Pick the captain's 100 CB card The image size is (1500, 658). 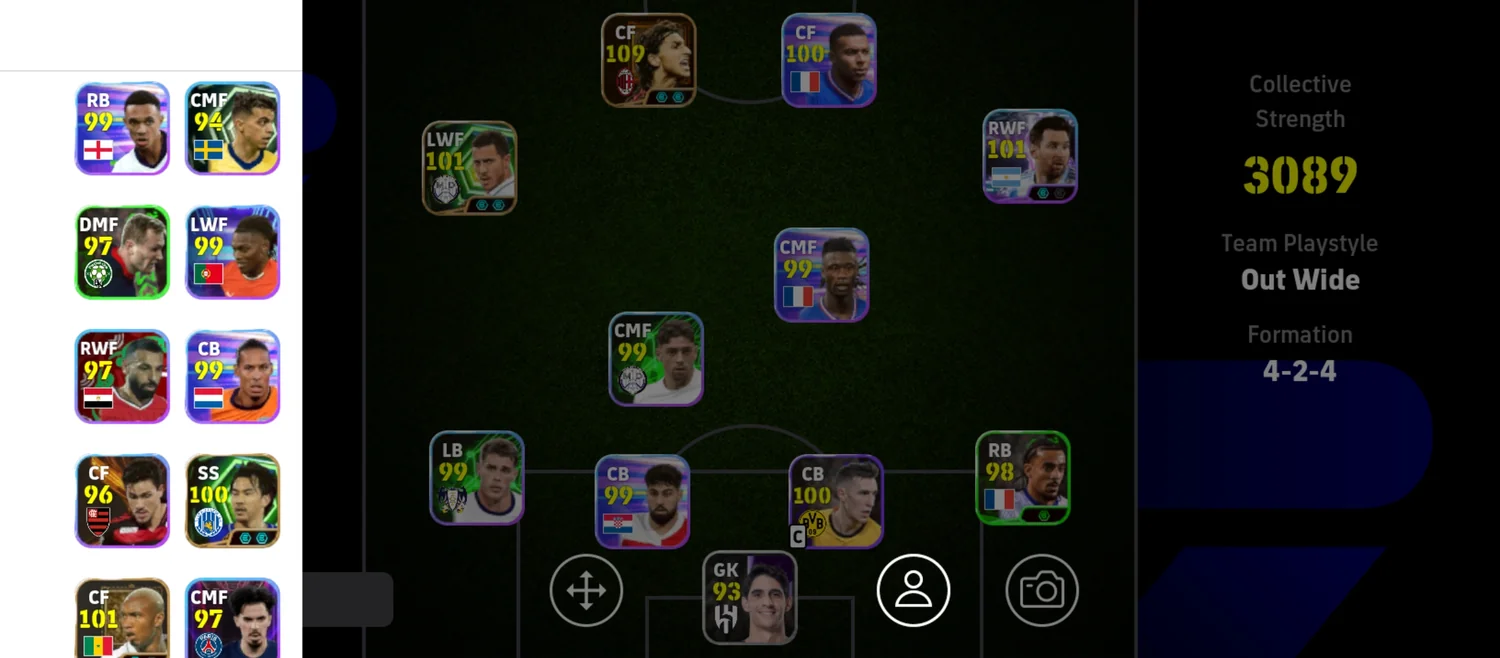(x=836, y=502)
